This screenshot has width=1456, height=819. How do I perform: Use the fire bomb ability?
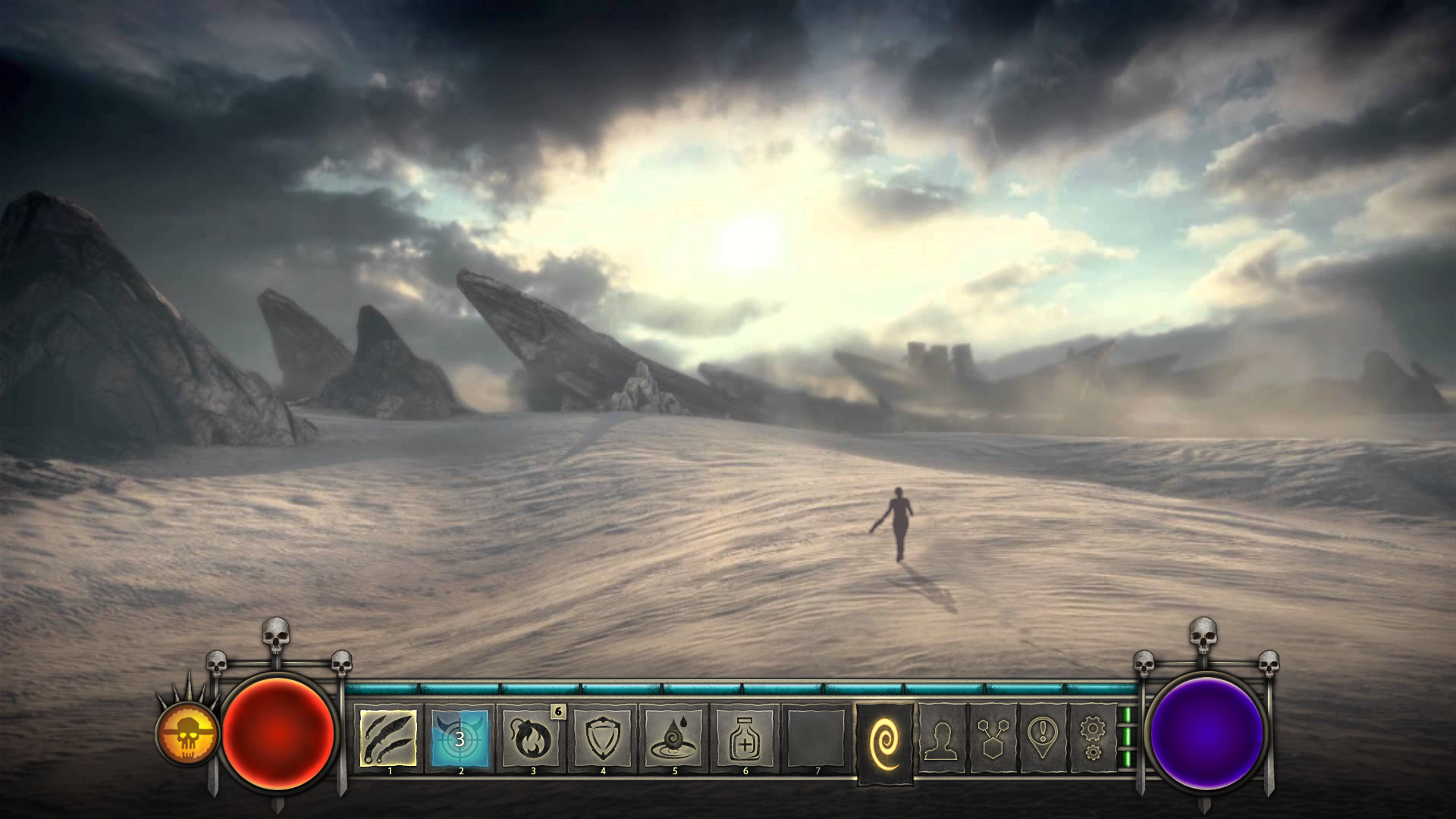pos(532,737)
